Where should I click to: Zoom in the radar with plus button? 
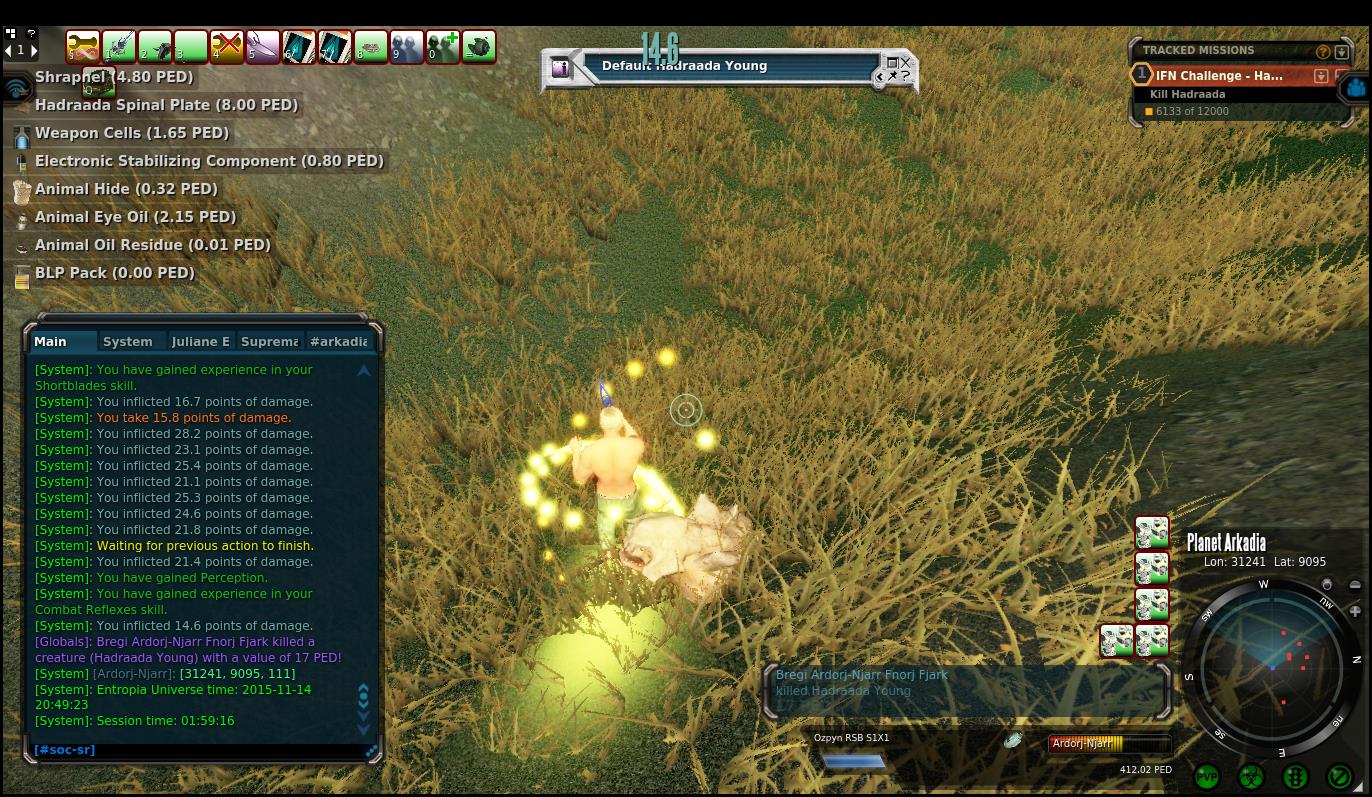point(1355,611)
